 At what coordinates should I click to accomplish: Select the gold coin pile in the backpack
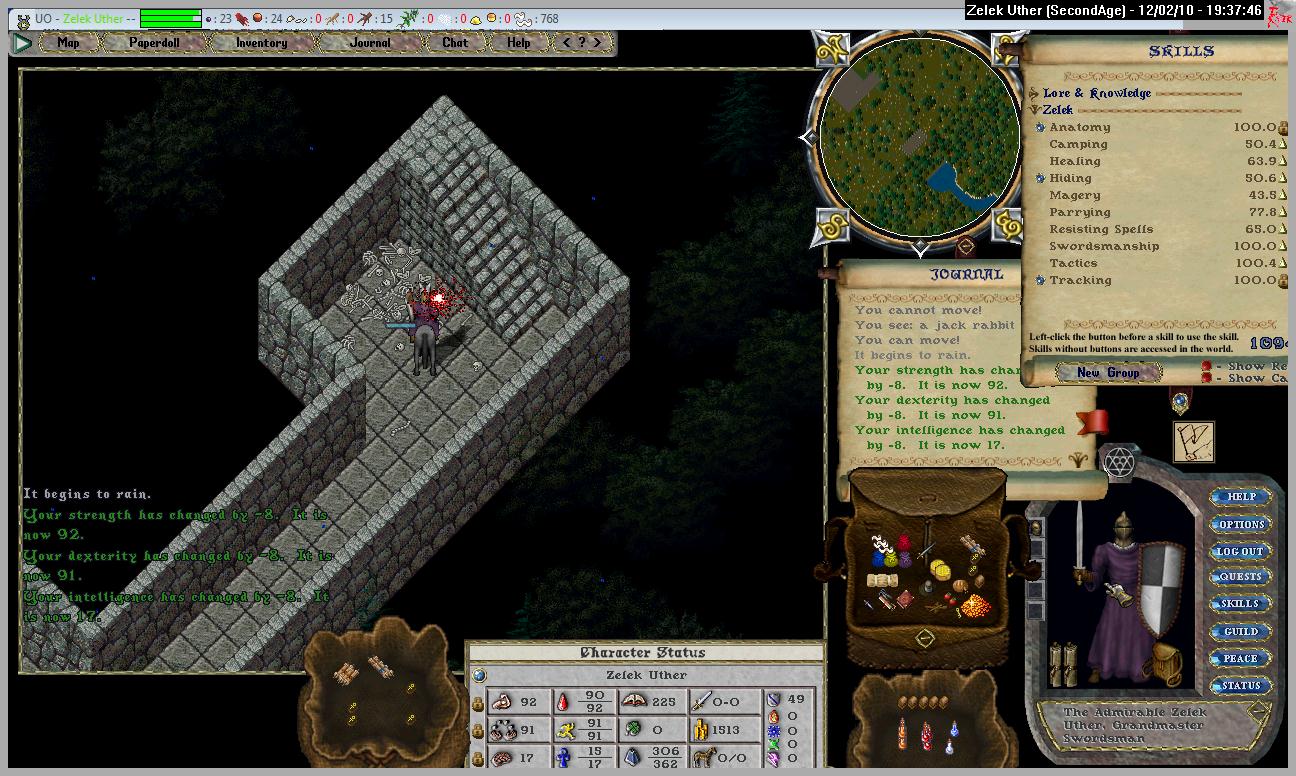click(x=974, y=606)
